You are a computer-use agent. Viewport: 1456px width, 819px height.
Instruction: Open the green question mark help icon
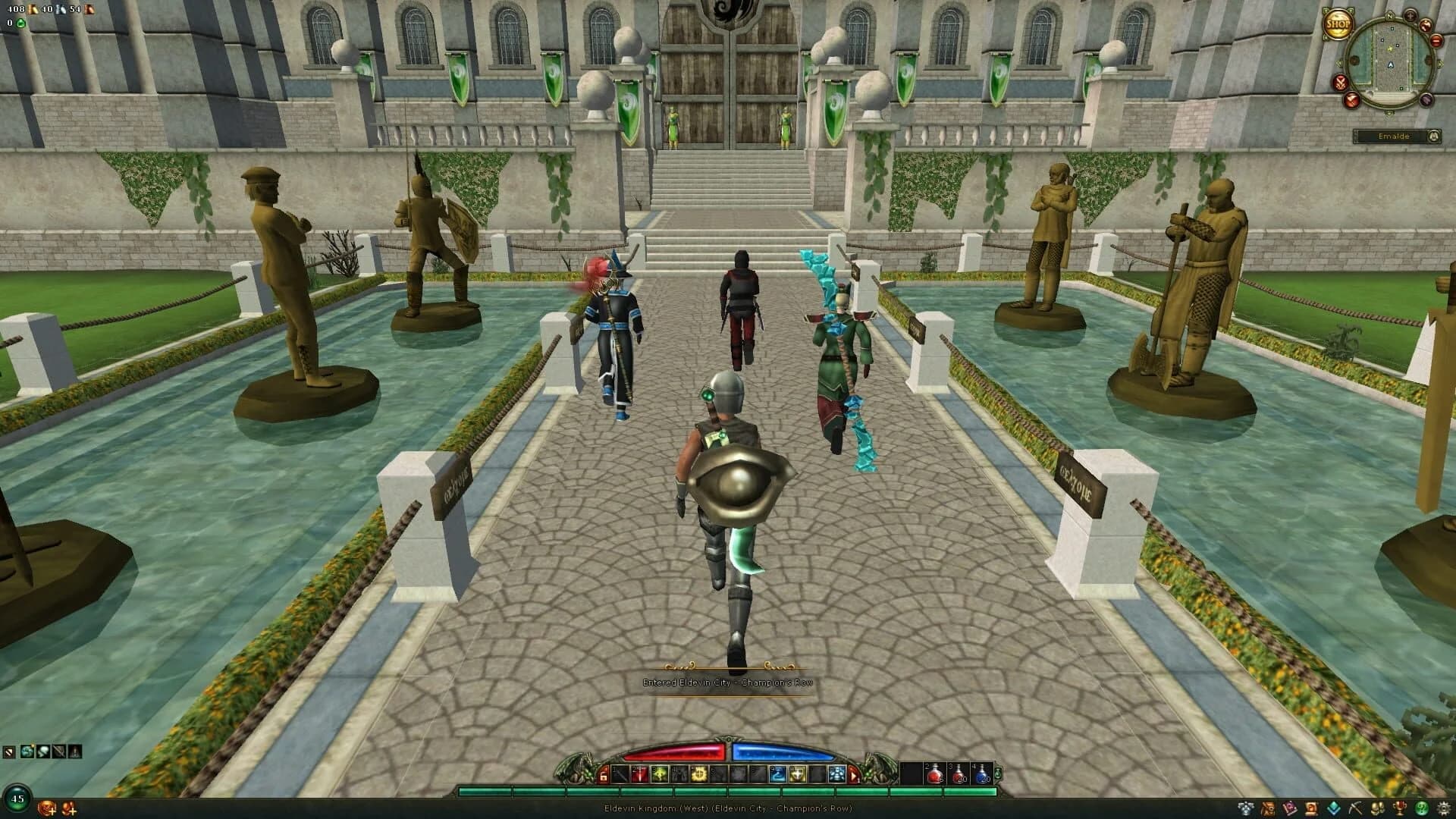[x=1423, y=808]
